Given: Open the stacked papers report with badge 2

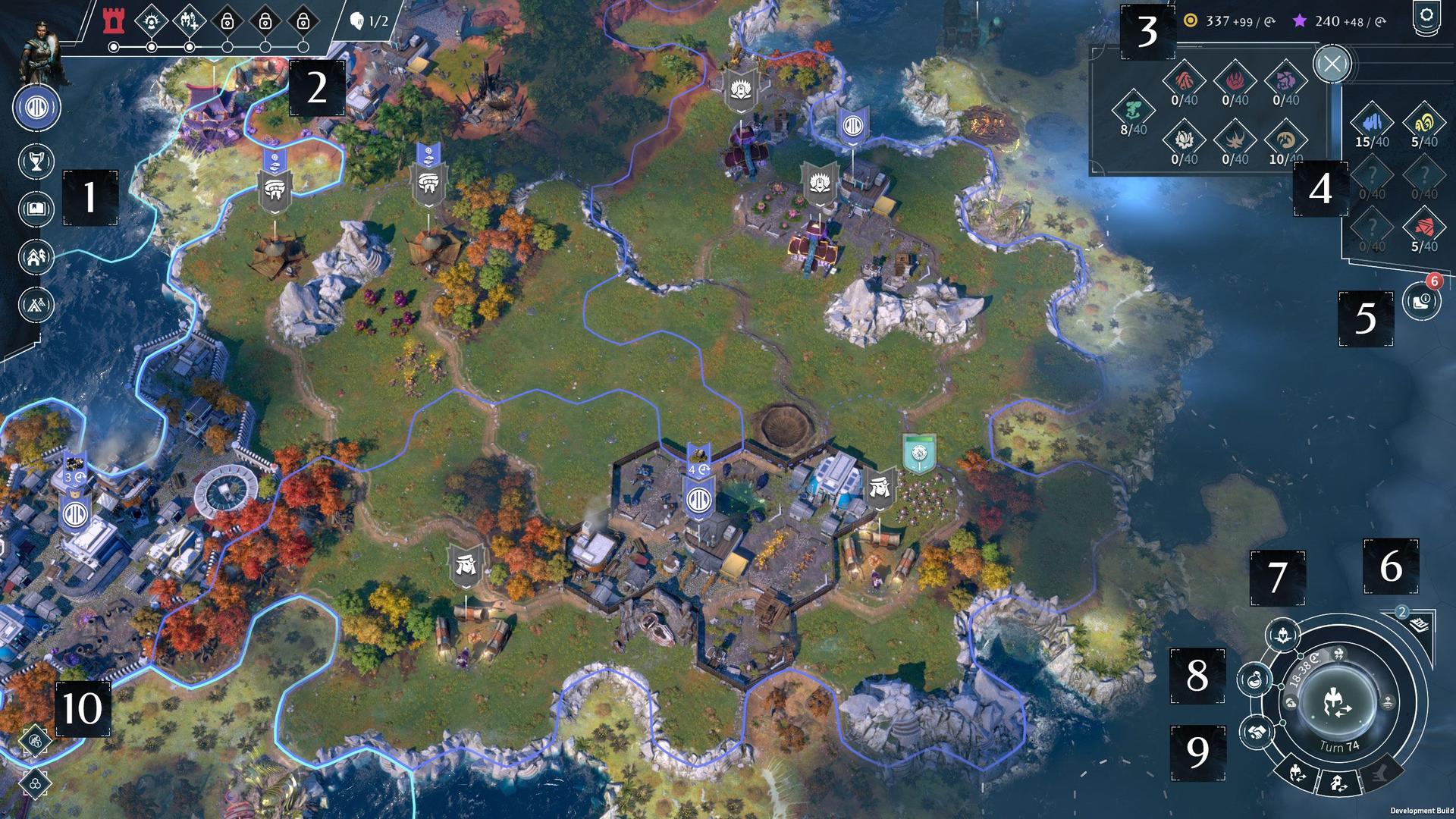Looking at the screenshot, I should (1419, 624).
